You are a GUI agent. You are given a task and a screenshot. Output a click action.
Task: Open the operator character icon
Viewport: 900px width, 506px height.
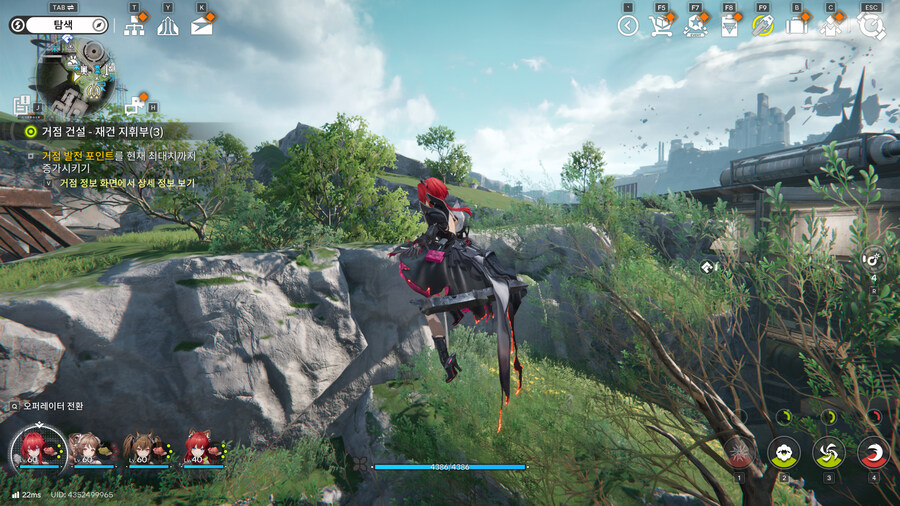click(831, 26)
